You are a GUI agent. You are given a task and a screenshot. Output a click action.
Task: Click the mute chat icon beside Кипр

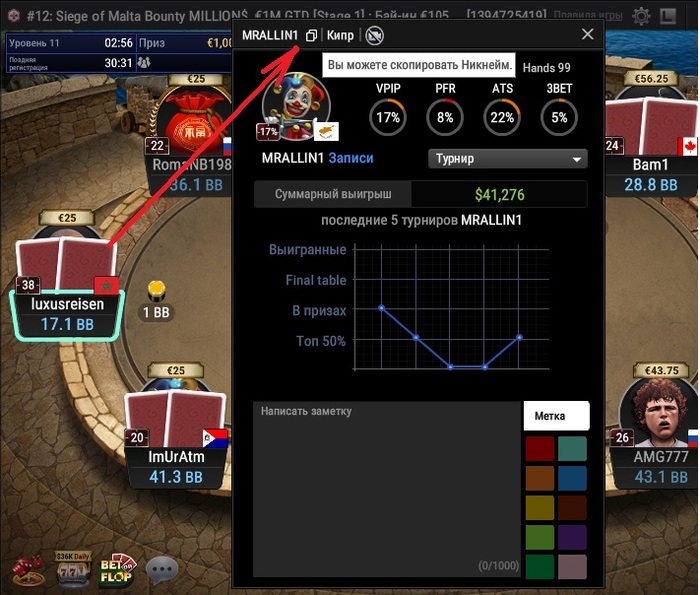click(x=374, y=36)
